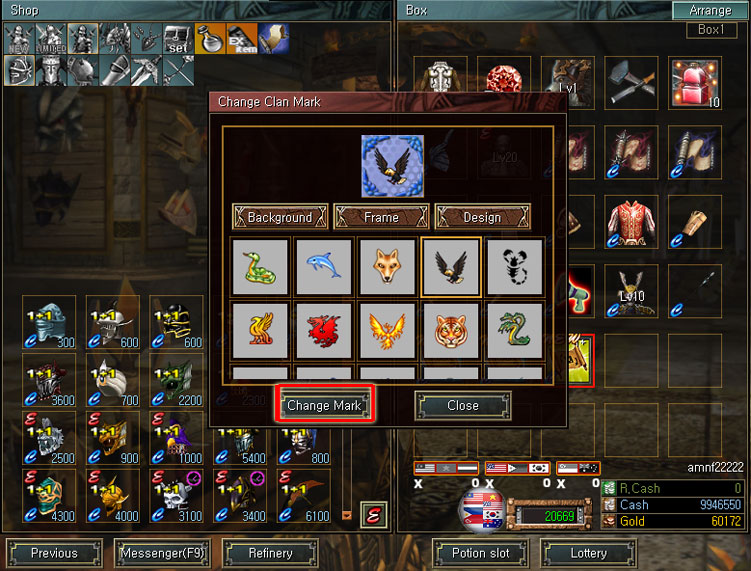This screenshot has width=751, height=571.
Task: Choose the flaming phoenix emblem
Action: (387, 330)
